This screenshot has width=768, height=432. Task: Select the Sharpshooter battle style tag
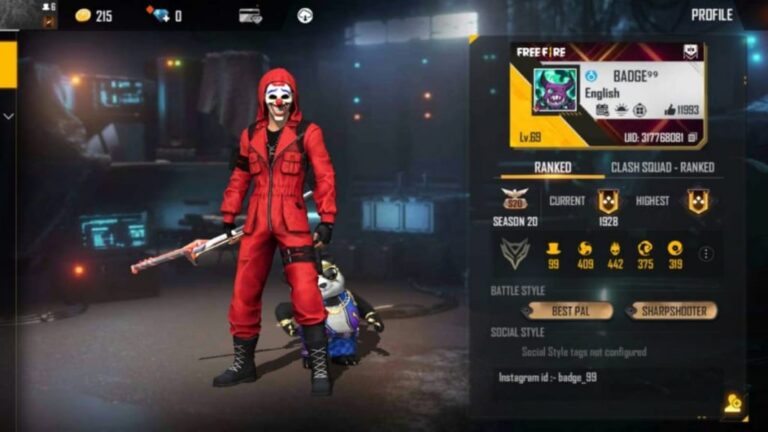pos(673,311)
